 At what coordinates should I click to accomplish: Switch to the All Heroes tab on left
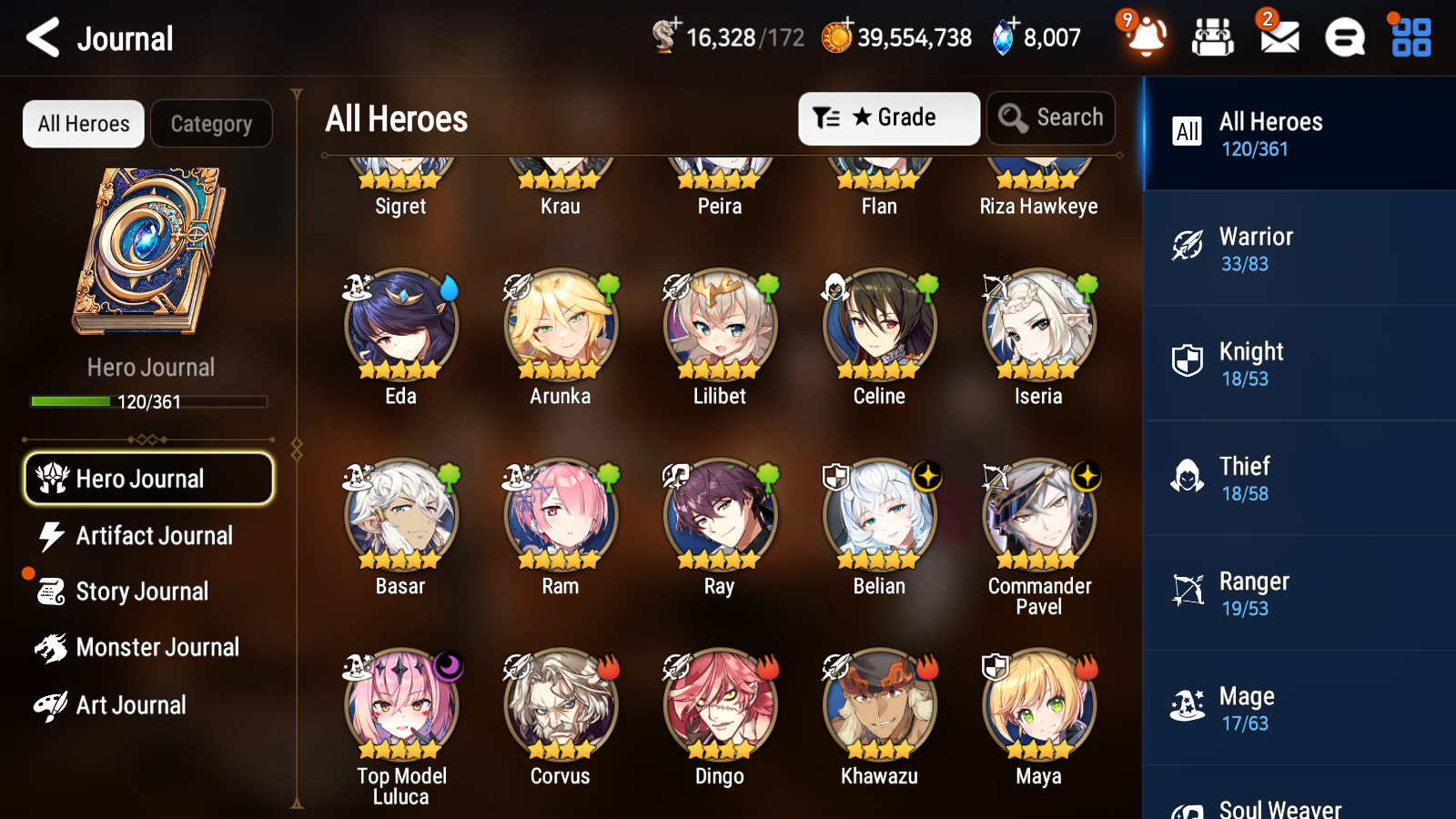[83, 124]
